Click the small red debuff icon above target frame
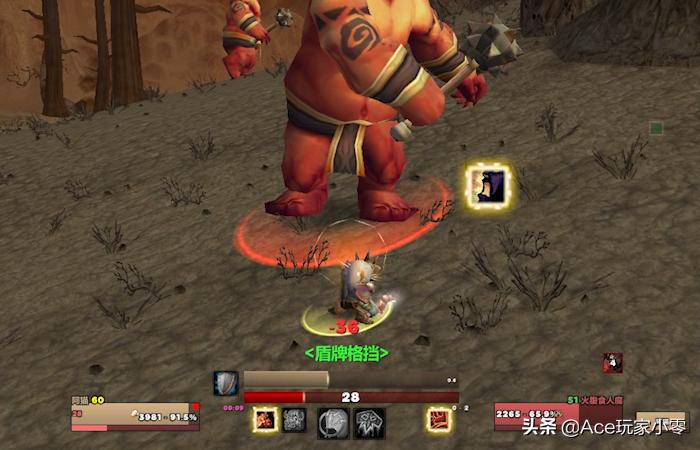 (613, 362)
